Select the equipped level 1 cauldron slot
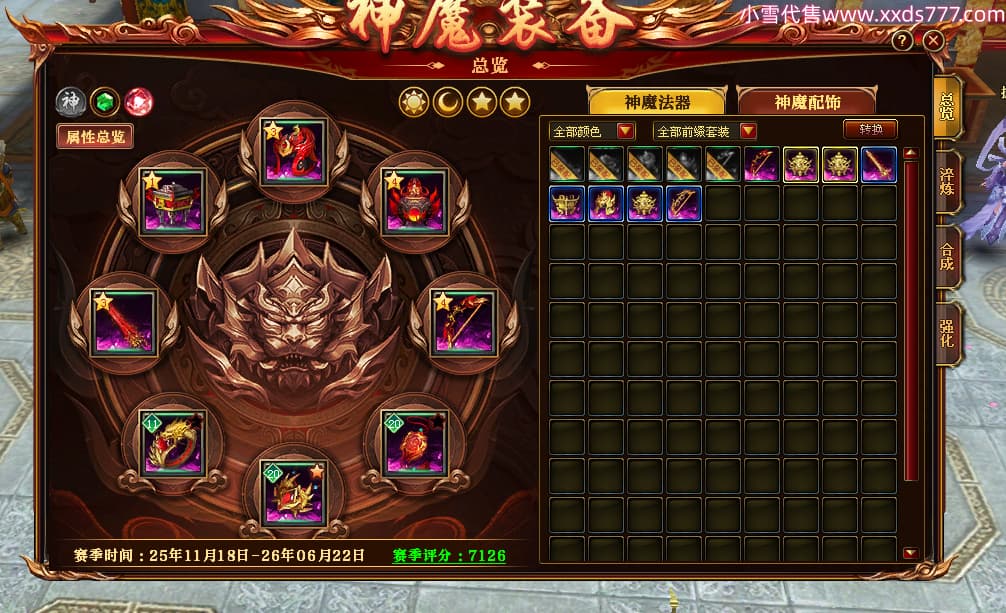The width and height of the screenshot is (1006, 613). coord(172,201)
